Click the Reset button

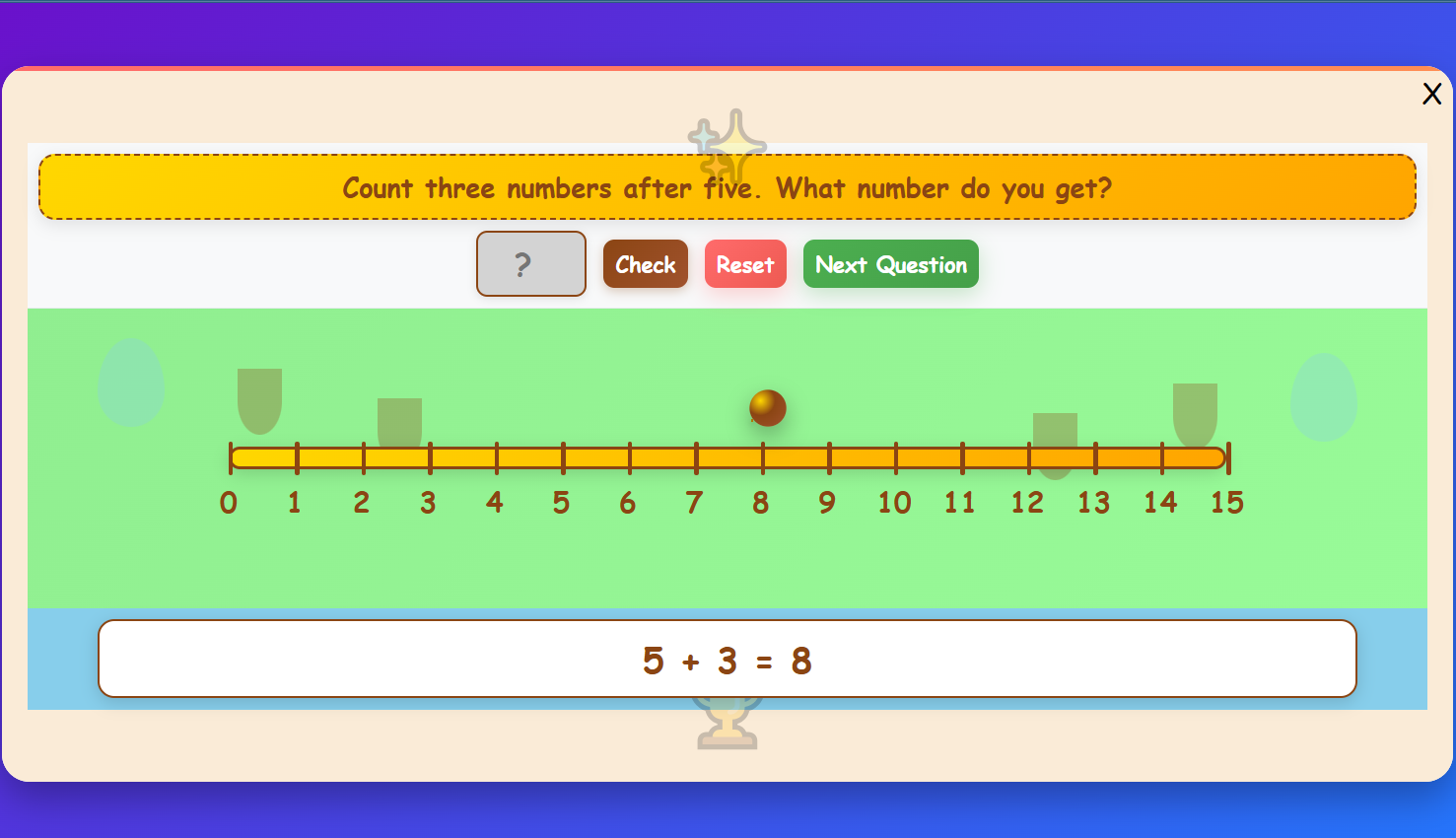pos(745,263)
